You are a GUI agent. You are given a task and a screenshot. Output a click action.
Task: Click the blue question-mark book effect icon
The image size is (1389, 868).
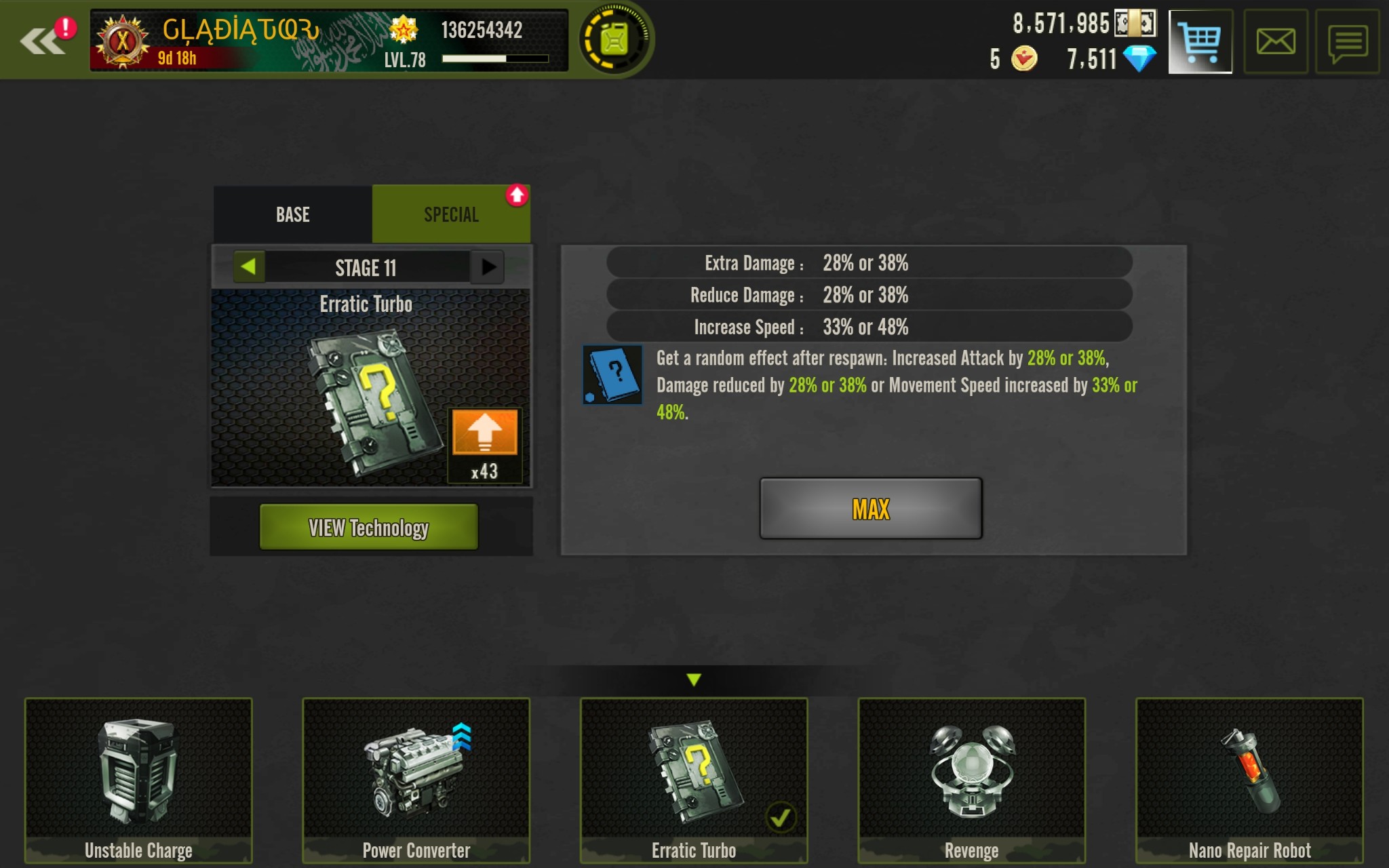click(612, 375)
